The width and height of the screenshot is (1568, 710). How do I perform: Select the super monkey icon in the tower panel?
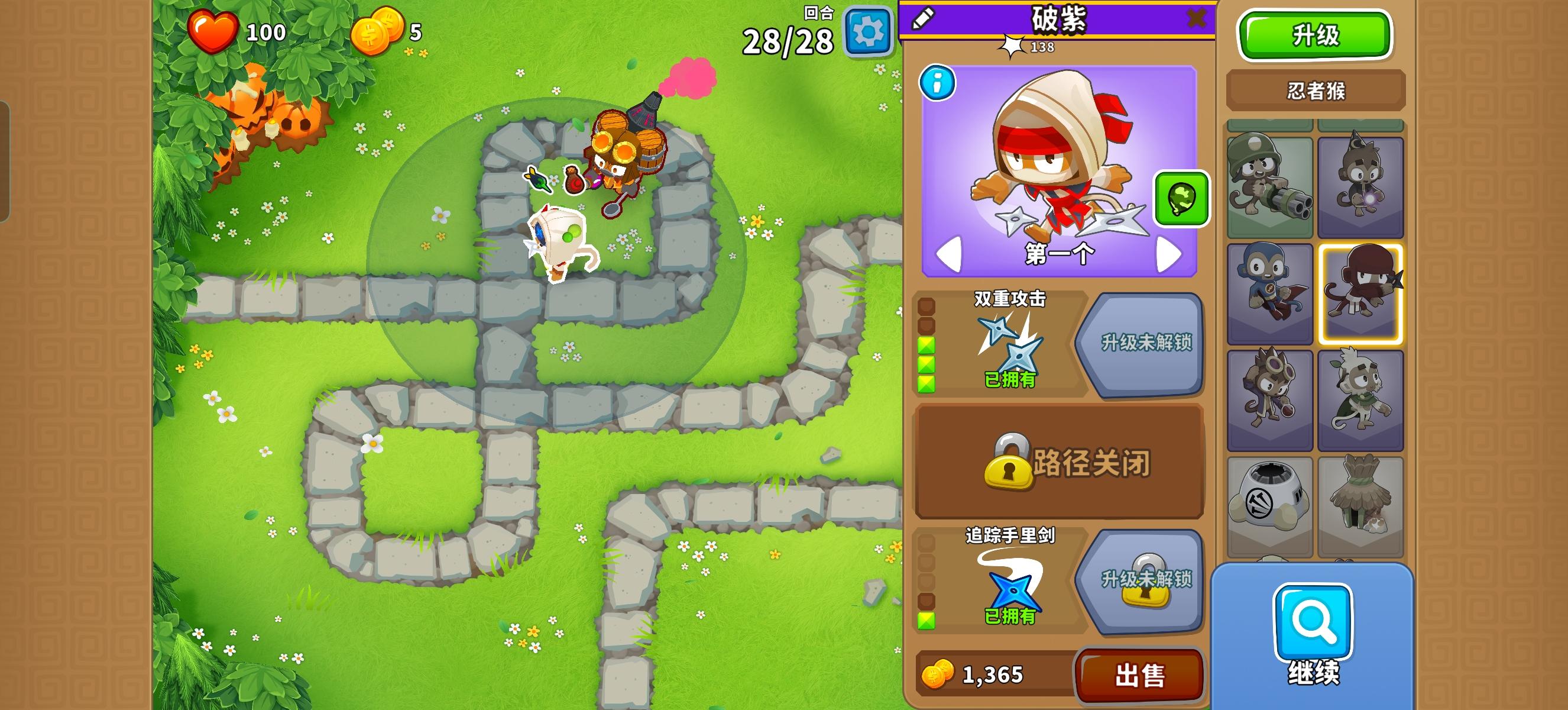tap(1272, 292)
